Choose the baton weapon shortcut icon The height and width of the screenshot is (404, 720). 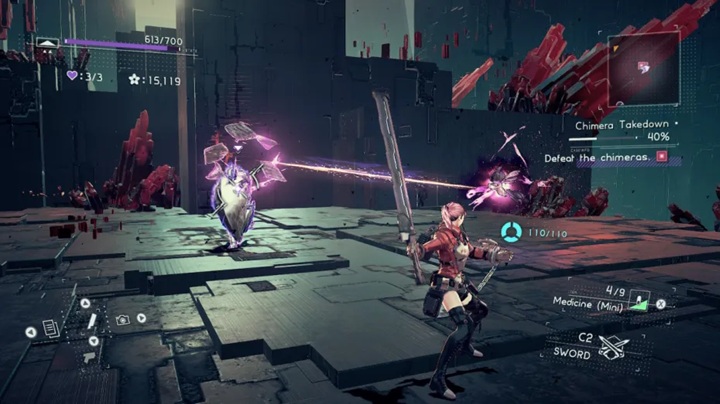(89, 322)
